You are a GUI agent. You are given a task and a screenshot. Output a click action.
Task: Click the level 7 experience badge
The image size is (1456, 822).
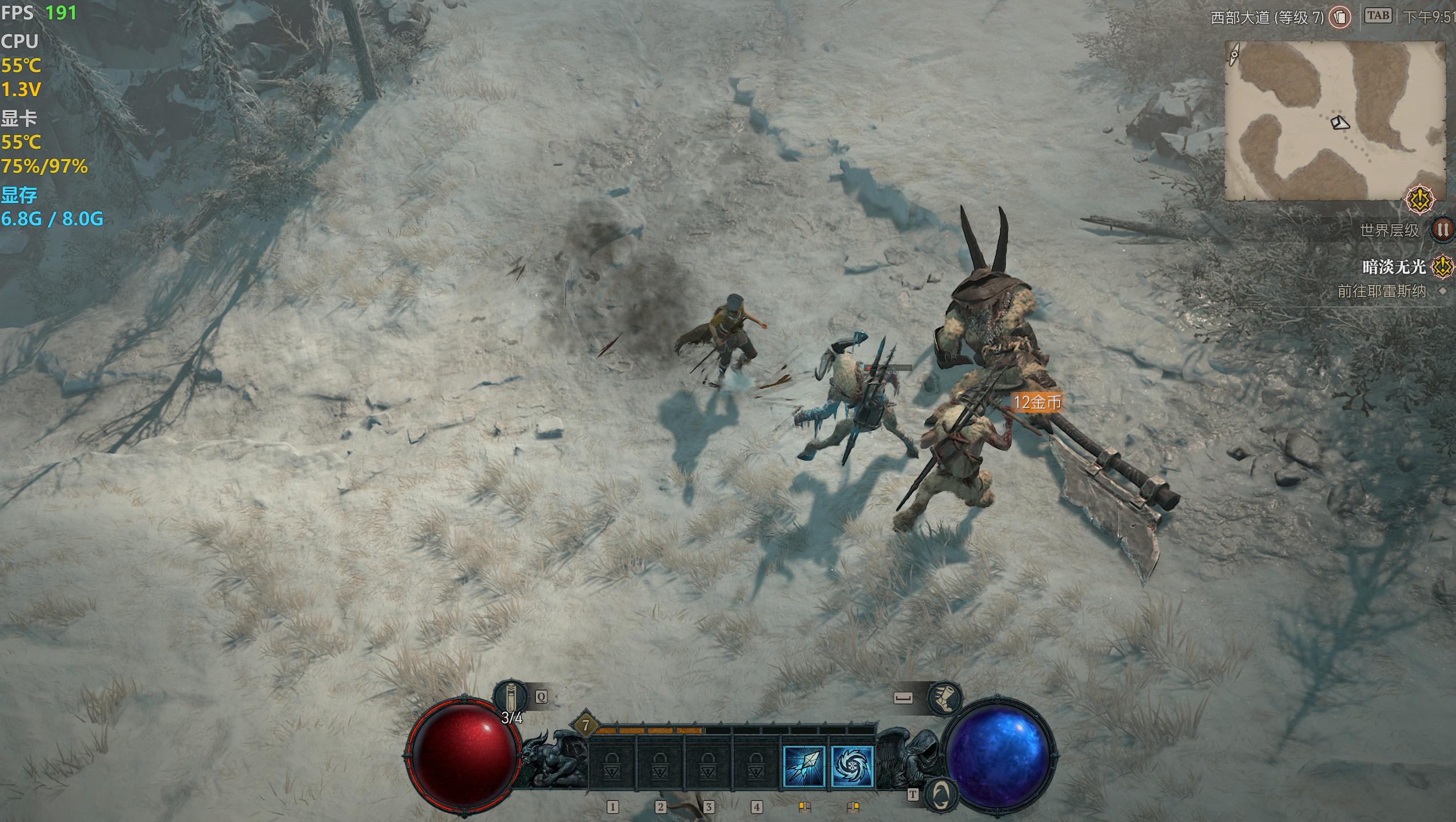click(x=586, y=726)
